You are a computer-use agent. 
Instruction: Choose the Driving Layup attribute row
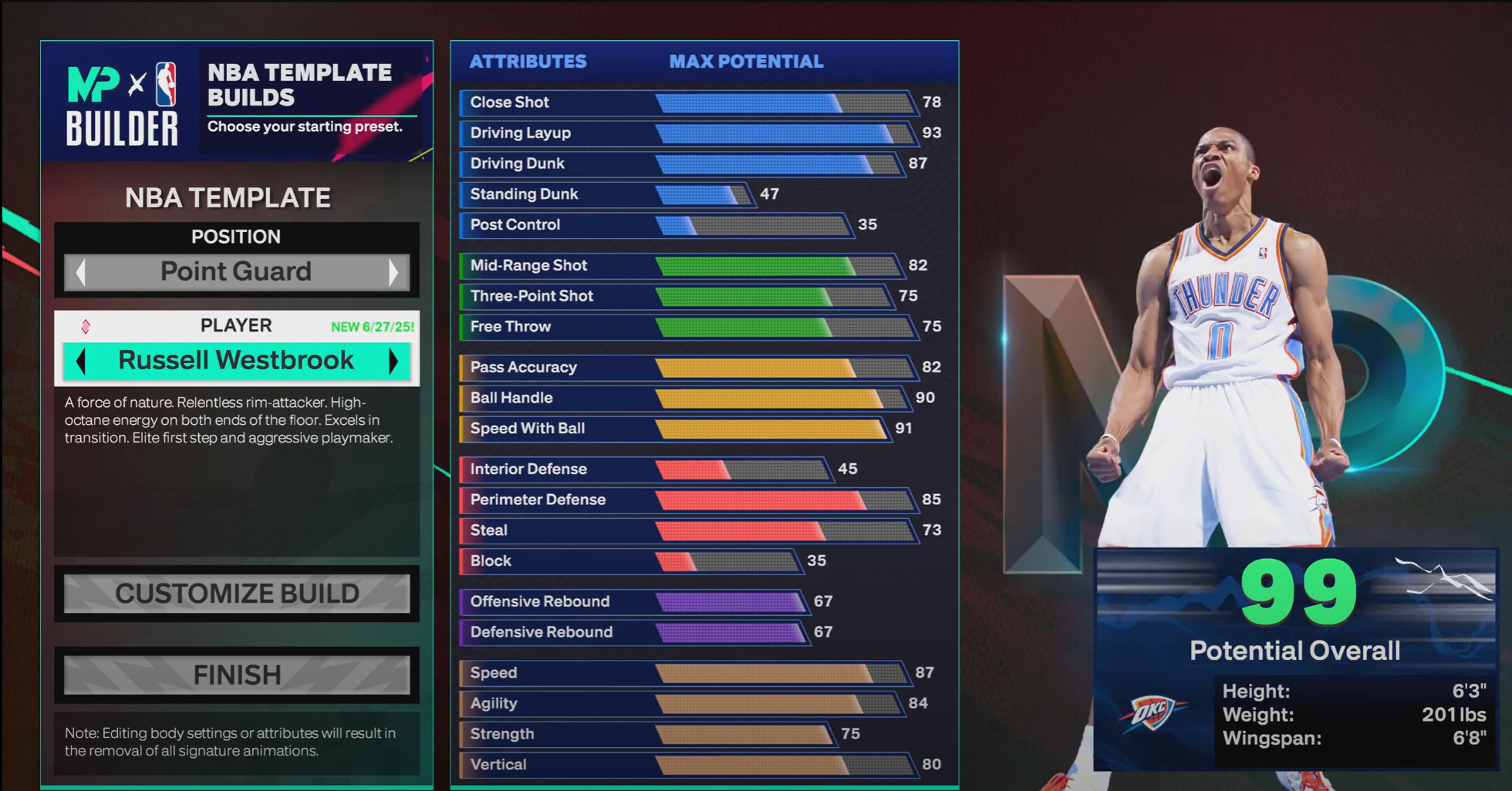pos(687,133)
